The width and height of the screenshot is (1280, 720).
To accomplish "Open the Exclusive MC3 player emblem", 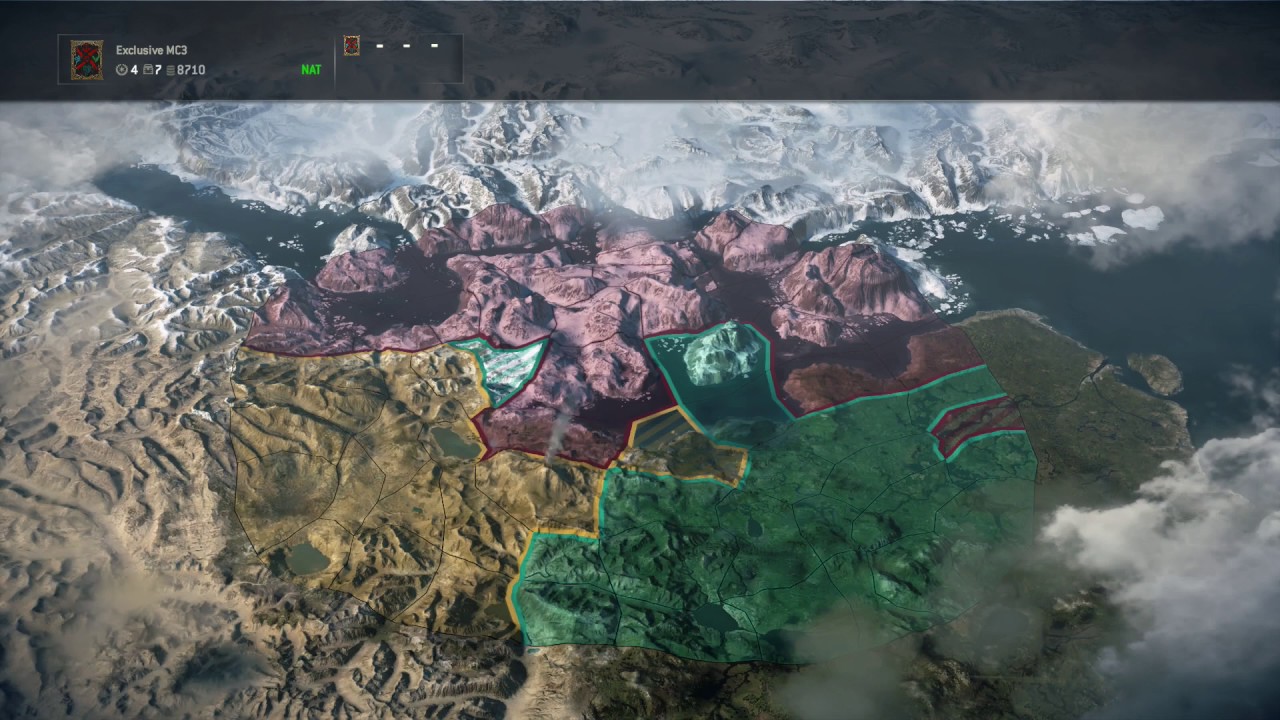I will tap(86, 60).
